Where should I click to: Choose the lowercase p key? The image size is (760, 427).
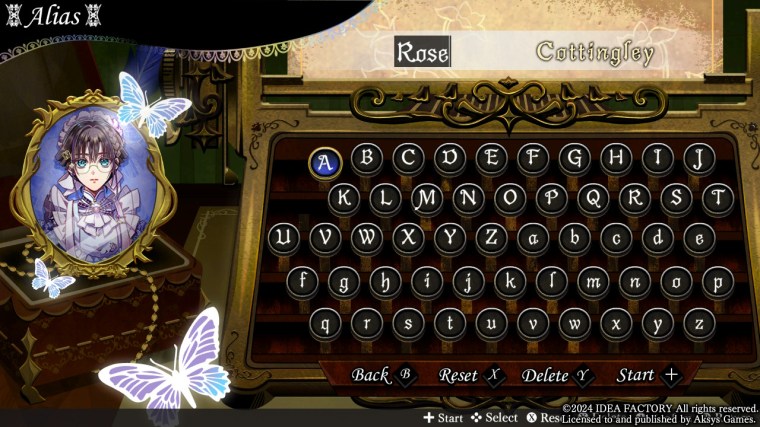point(717,281)
